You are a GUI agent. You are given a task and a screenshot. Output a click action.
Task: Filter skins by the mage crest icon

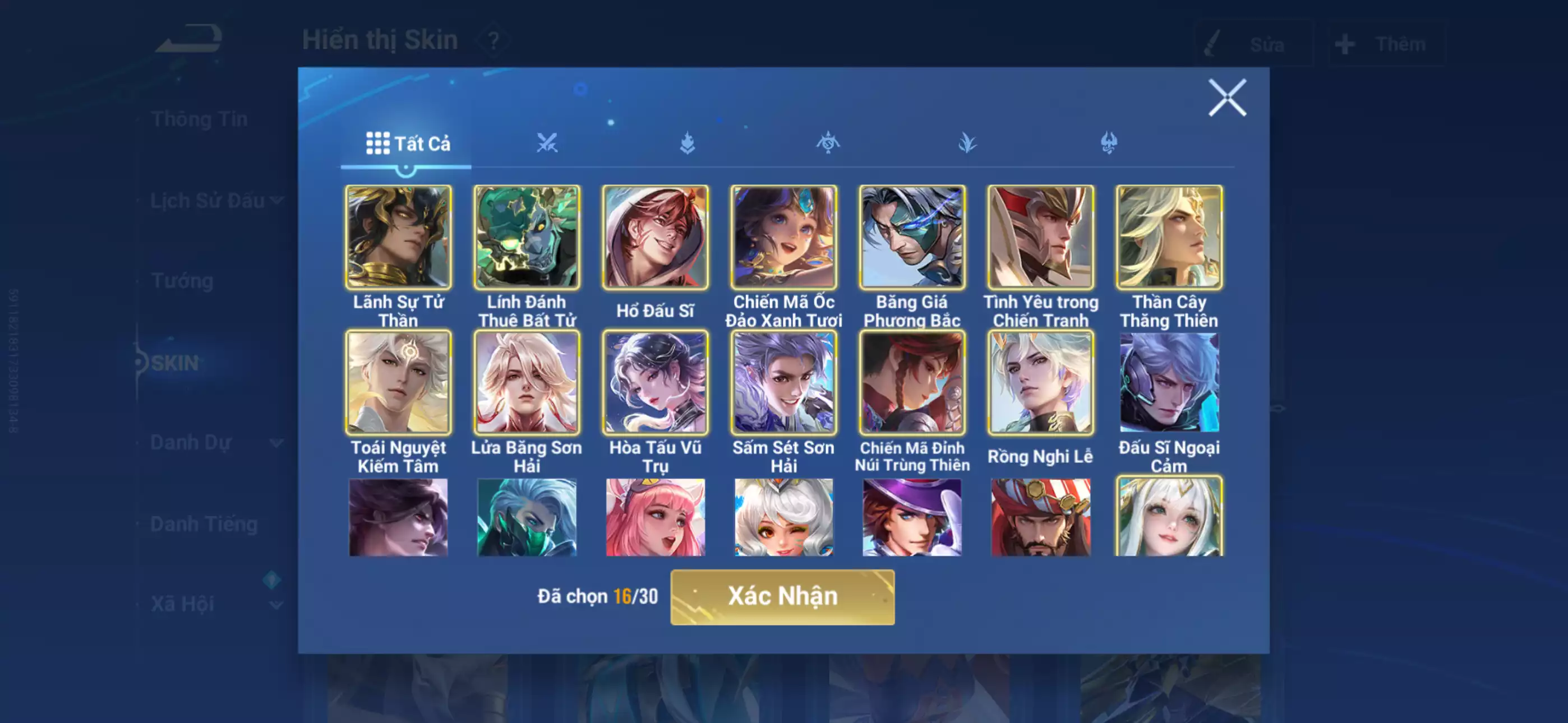(828, 143)
